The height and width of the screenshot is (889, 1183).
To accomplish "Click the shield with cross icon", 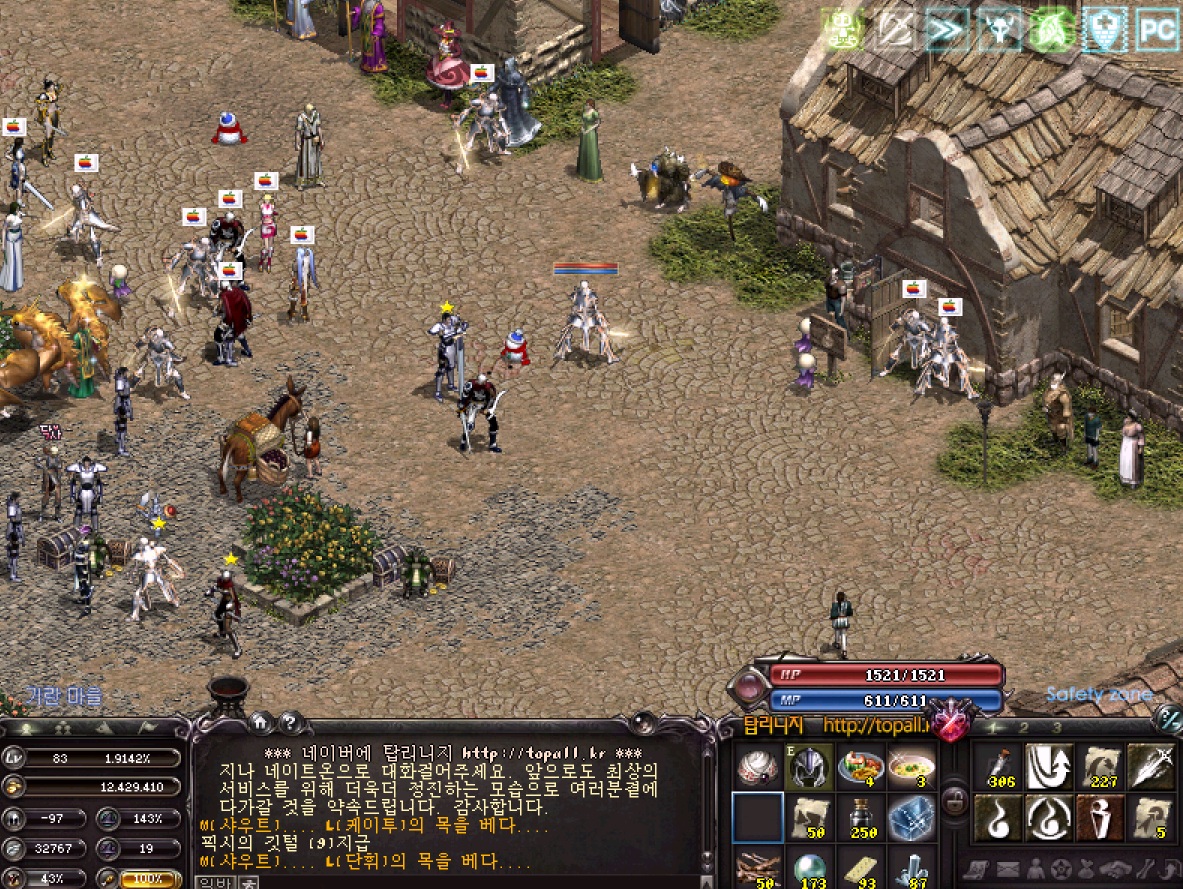I will point(1105,29).
